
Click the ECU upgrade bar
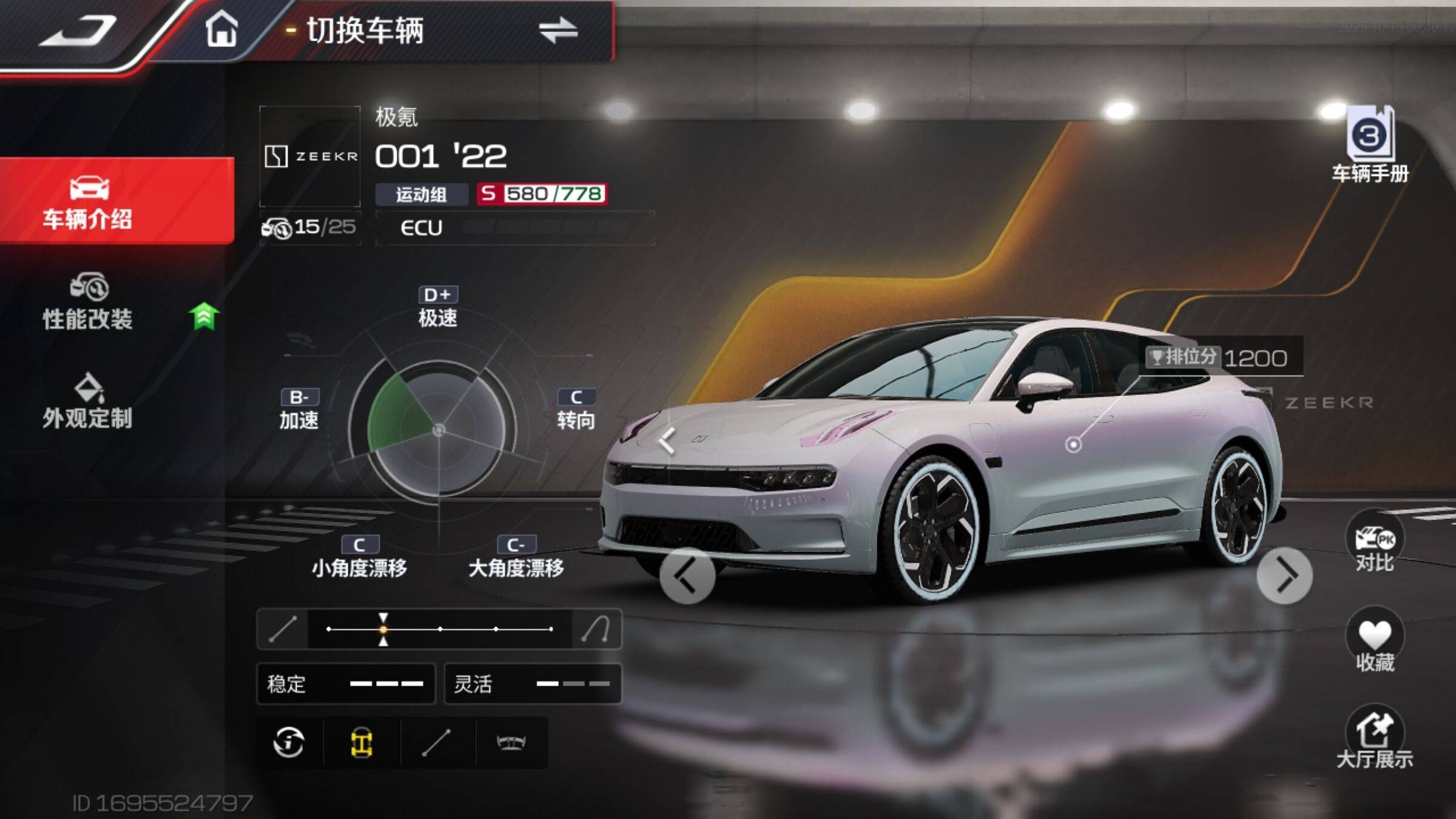pos(514,228)
